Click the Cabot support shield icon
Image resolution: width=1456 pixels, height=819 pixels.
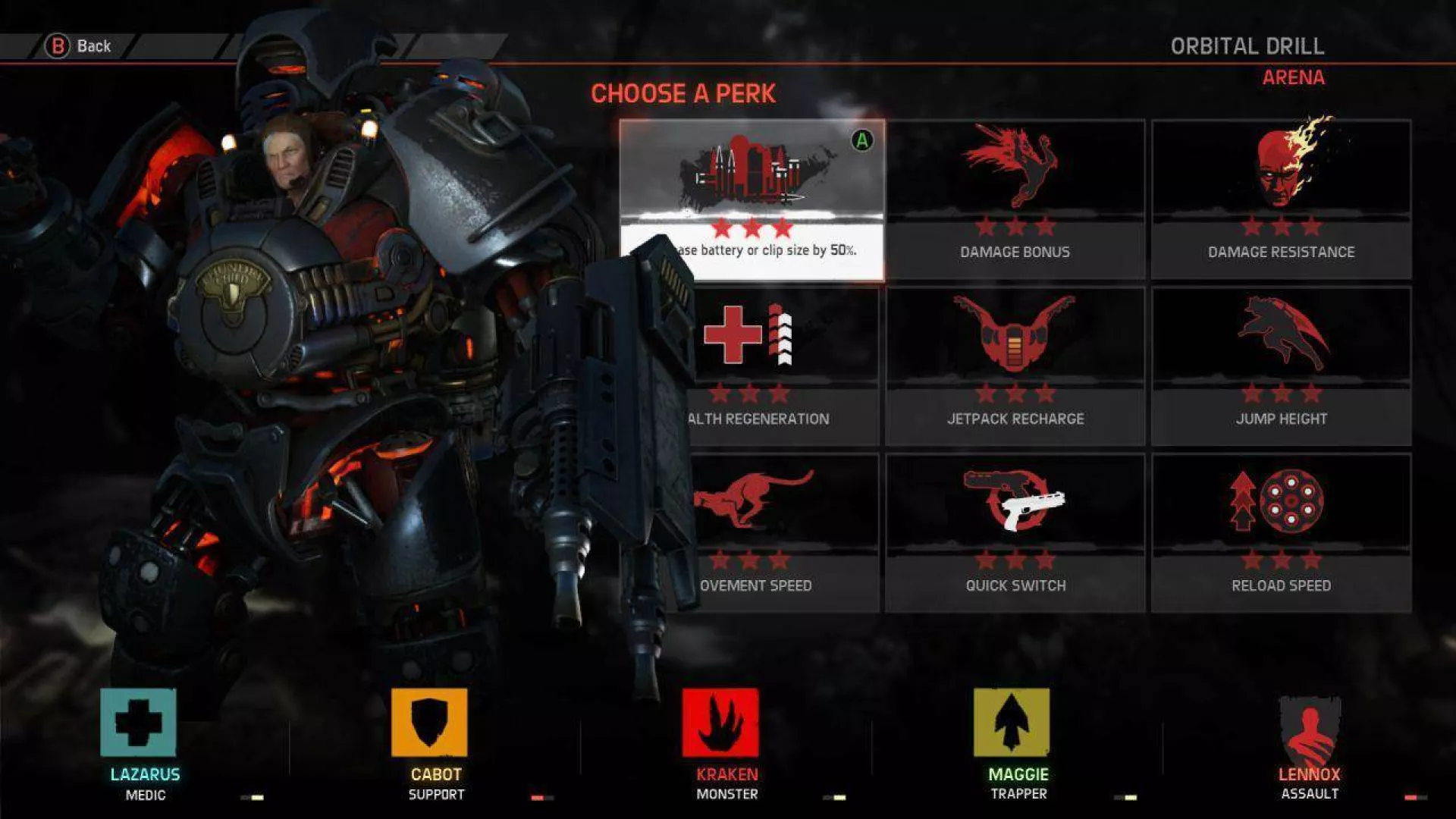(429, 723)
